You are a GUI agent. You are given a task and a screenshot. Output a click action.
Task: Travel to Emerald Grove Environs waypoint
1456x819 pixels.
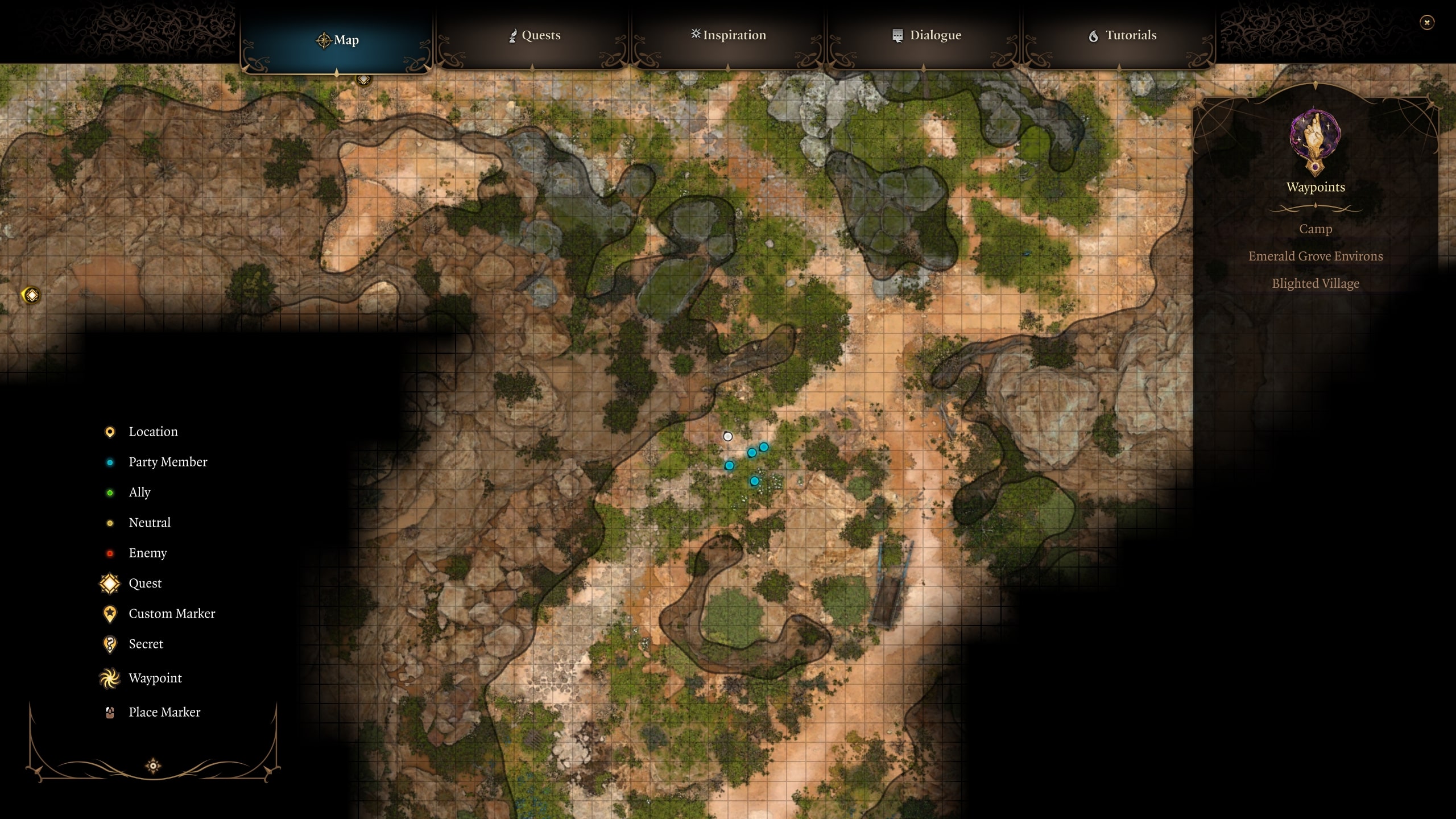tap(1315, 256)
